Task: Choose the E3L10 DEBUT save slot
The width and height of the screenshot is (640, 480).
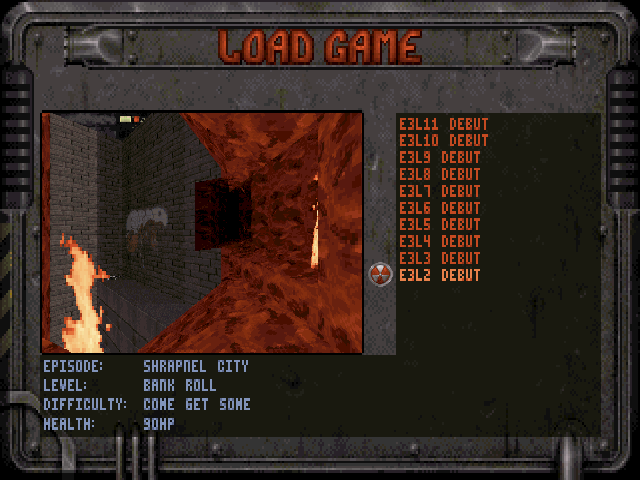Action: (443, 141)
